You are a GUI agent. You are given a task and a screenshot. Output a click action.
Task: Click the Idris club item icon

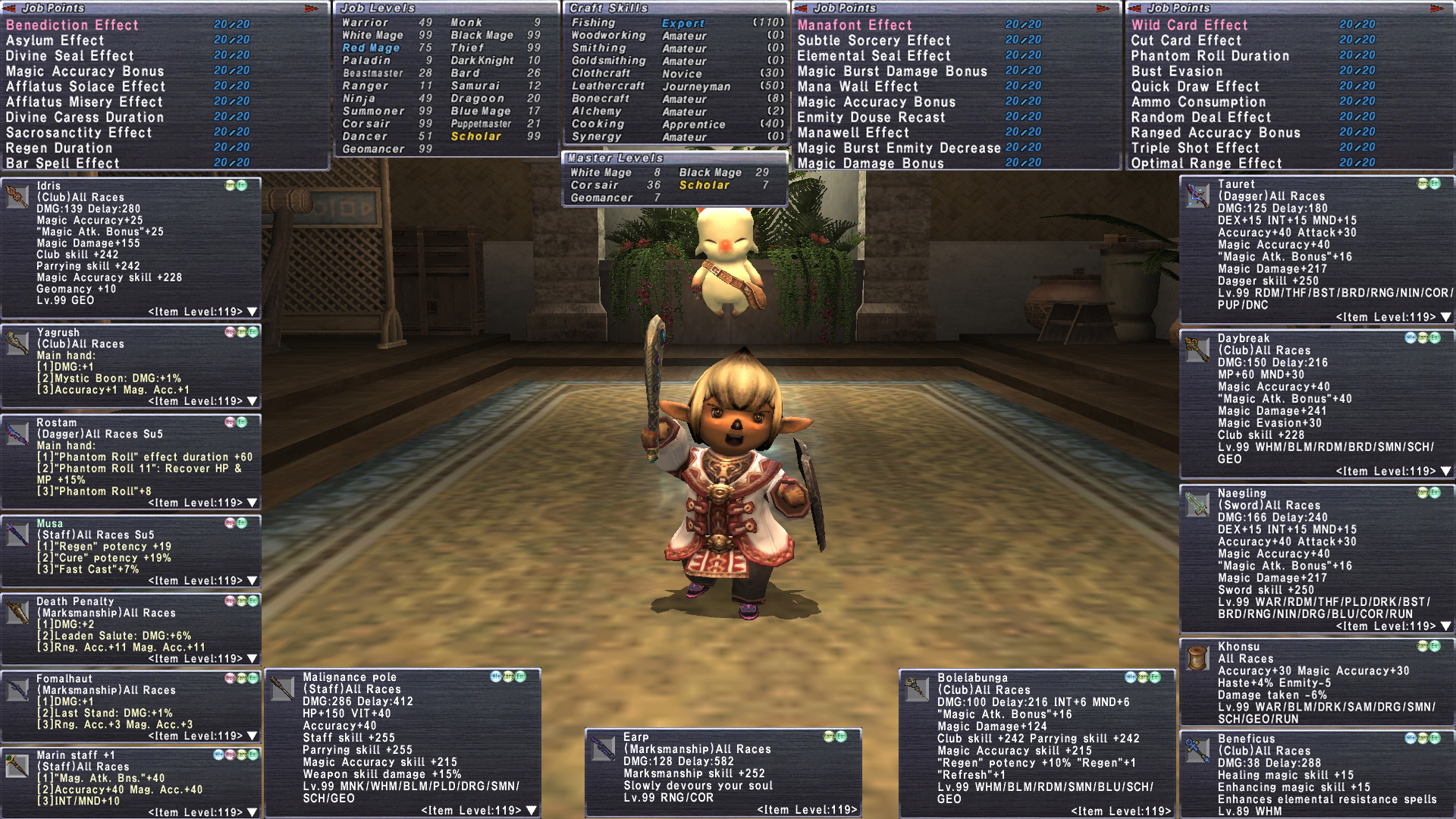17,196
